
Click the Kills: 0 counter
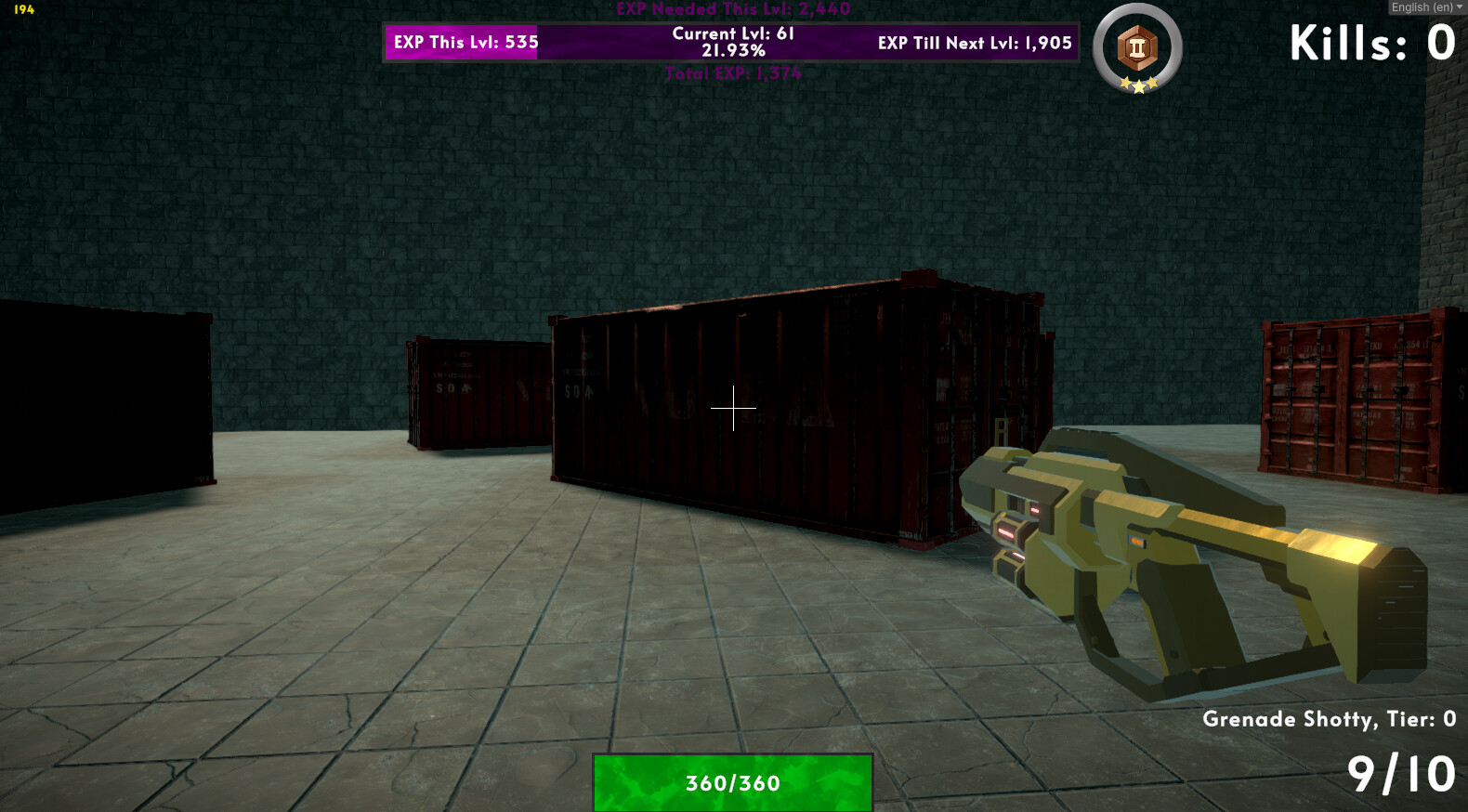1370,41
